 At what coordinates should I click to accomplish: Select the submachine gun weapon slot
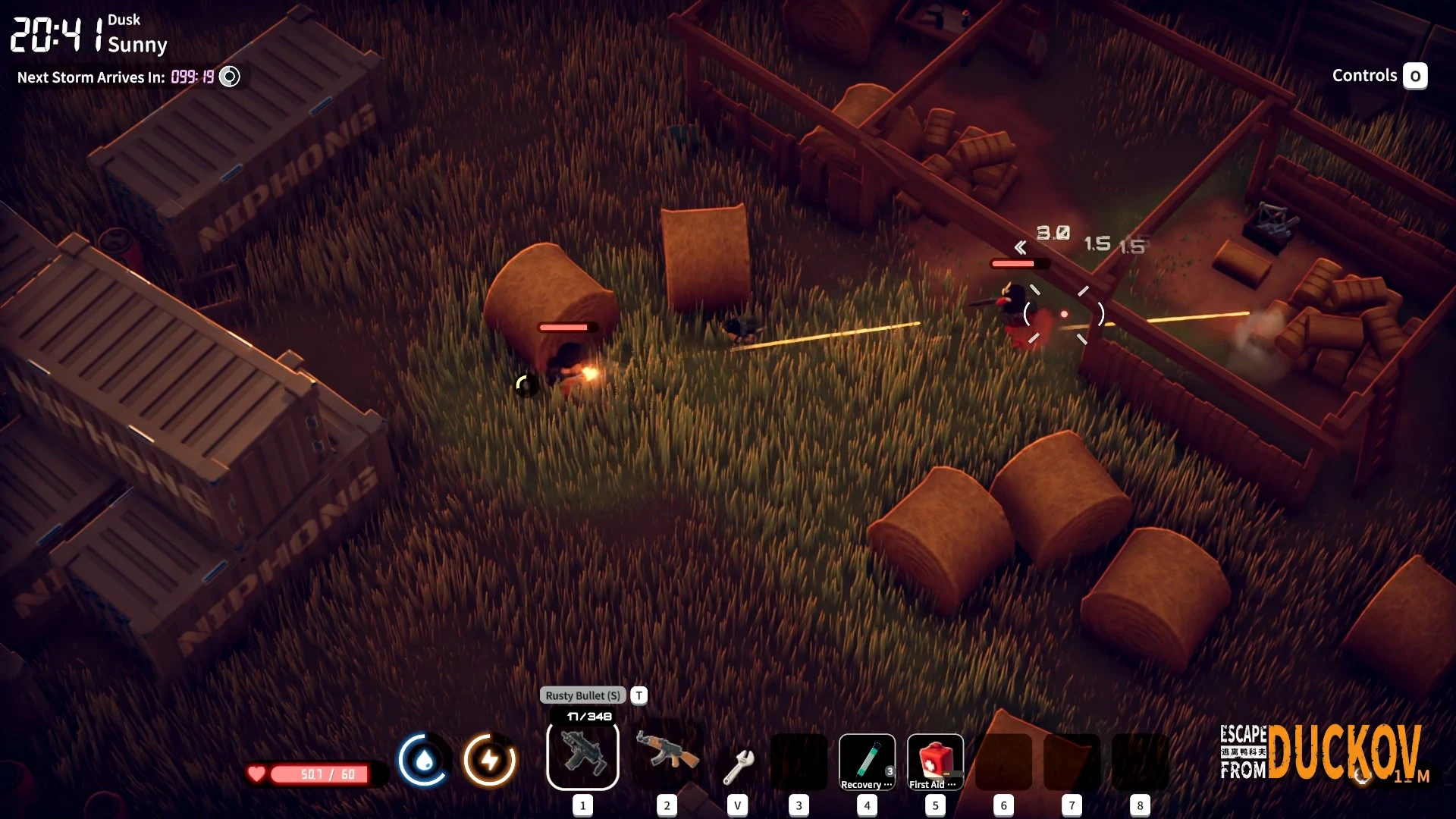582,755
